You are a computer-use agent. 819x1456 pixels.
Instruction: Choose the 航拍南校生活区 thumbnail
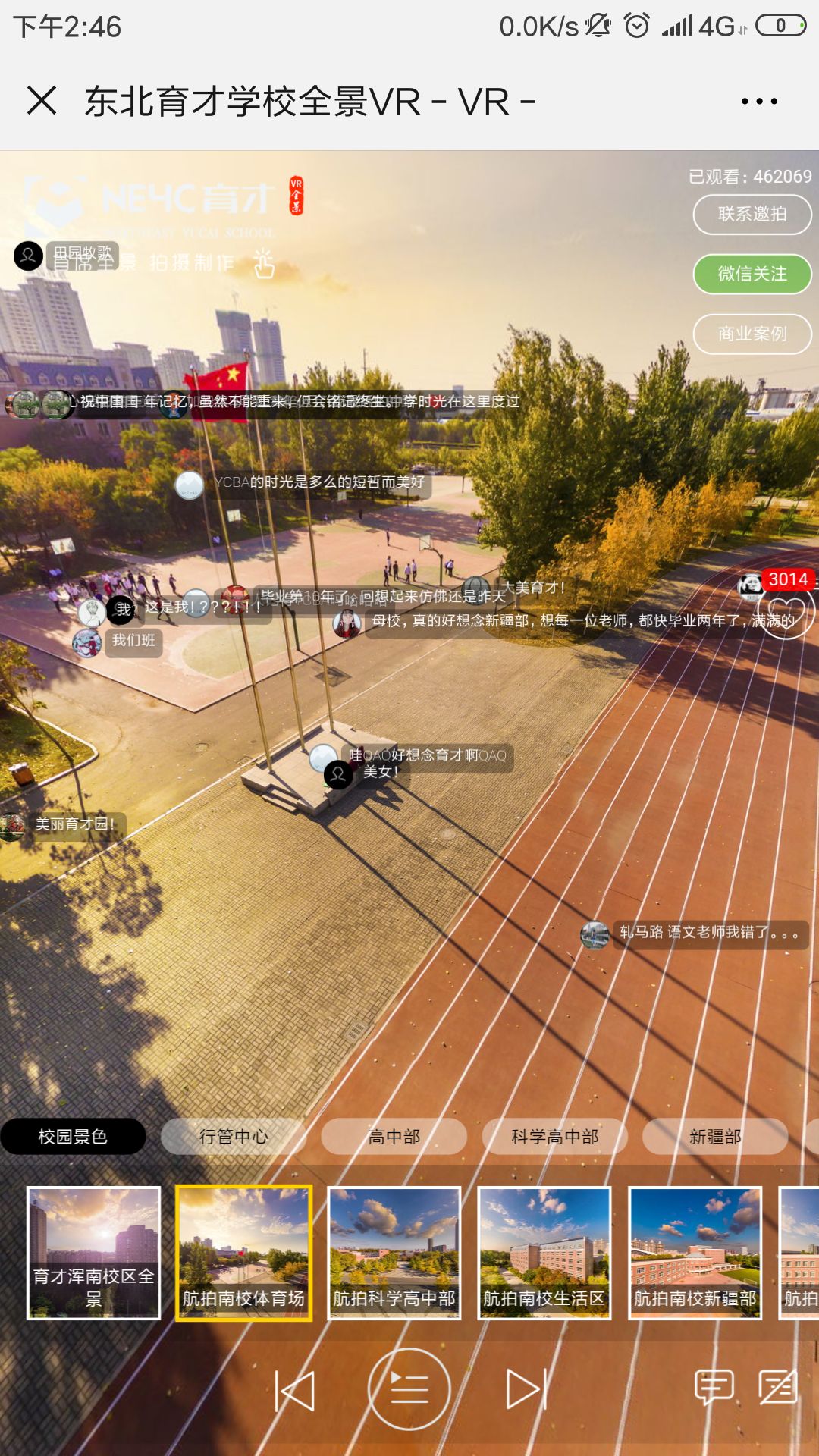point(544,1253)
